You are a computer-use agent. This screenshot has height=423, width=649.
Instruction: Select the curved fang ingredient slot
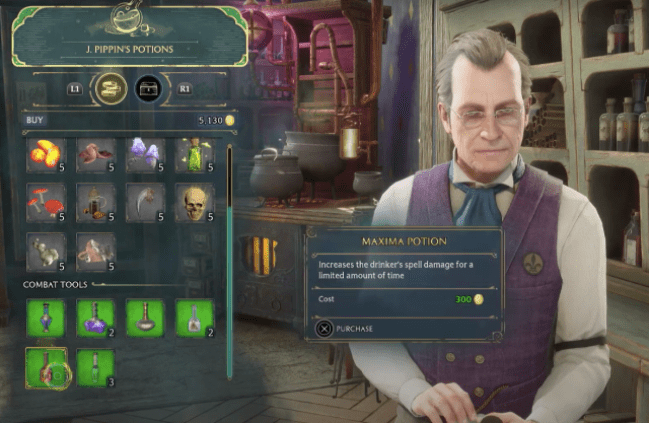pyautogui.click(x=144, y=202)
